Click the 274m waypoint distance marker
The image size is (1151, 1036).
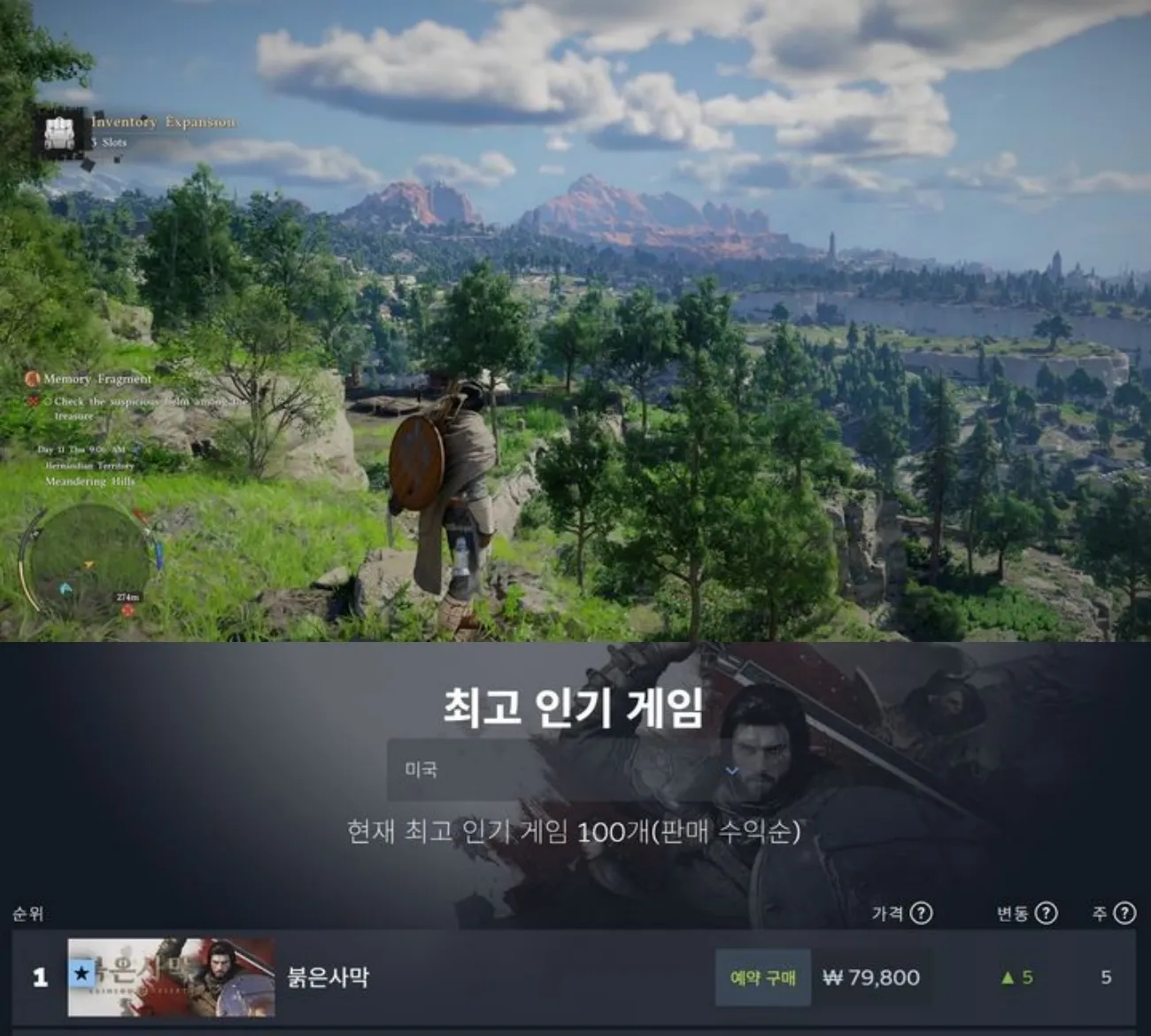point(128,595)
